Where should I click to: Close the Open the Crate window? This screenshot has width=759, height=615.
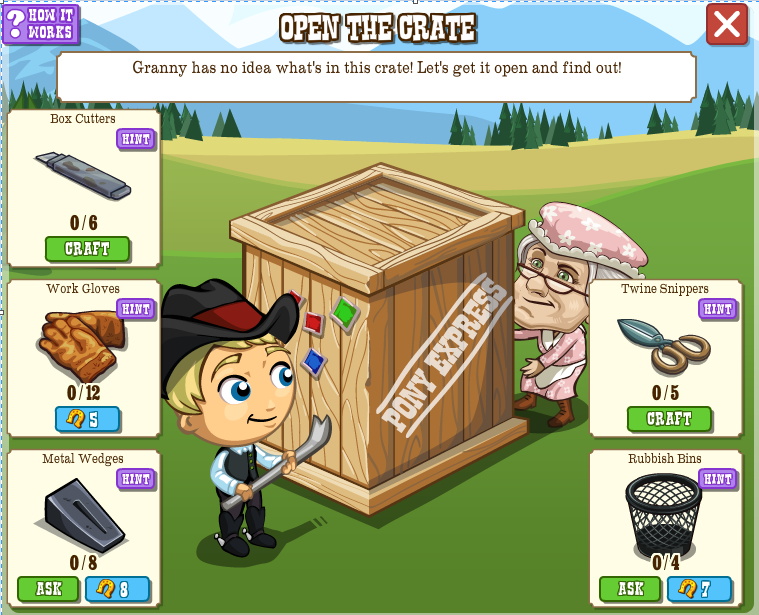click(x=726, y=25)
